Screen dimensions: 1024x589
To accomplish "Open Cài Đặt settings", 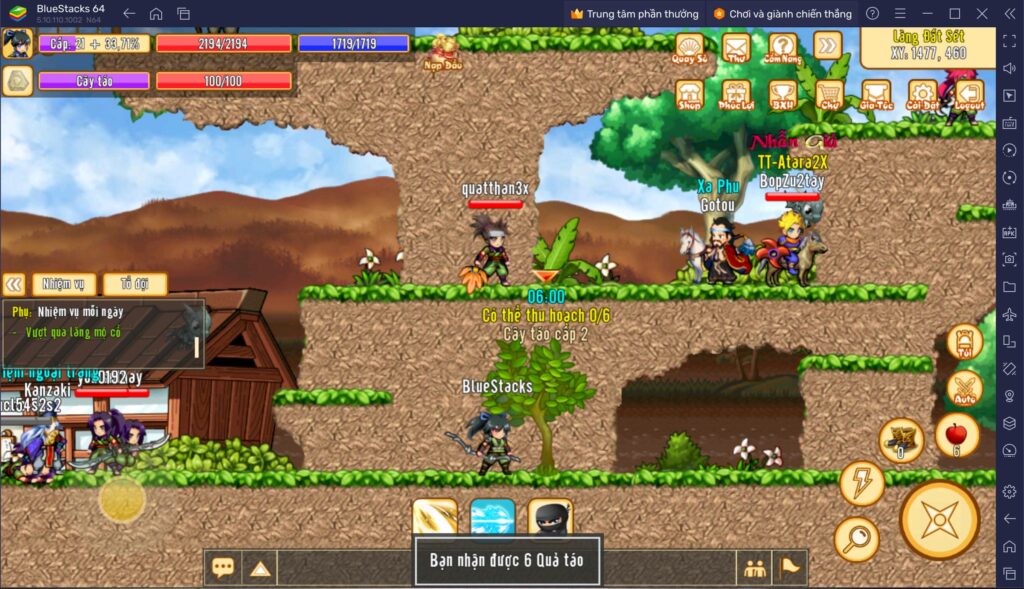I will click(922, 94).
